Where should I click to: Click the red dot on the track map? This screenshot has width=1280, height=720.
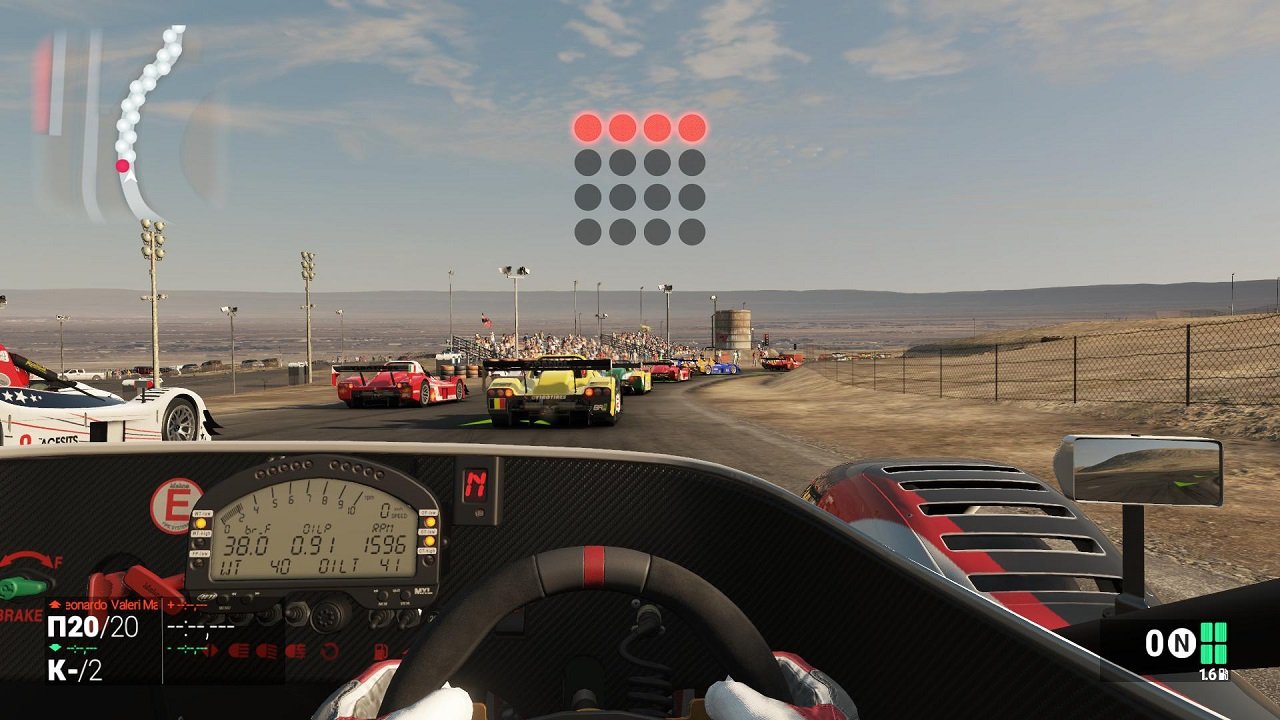point(123,167)
